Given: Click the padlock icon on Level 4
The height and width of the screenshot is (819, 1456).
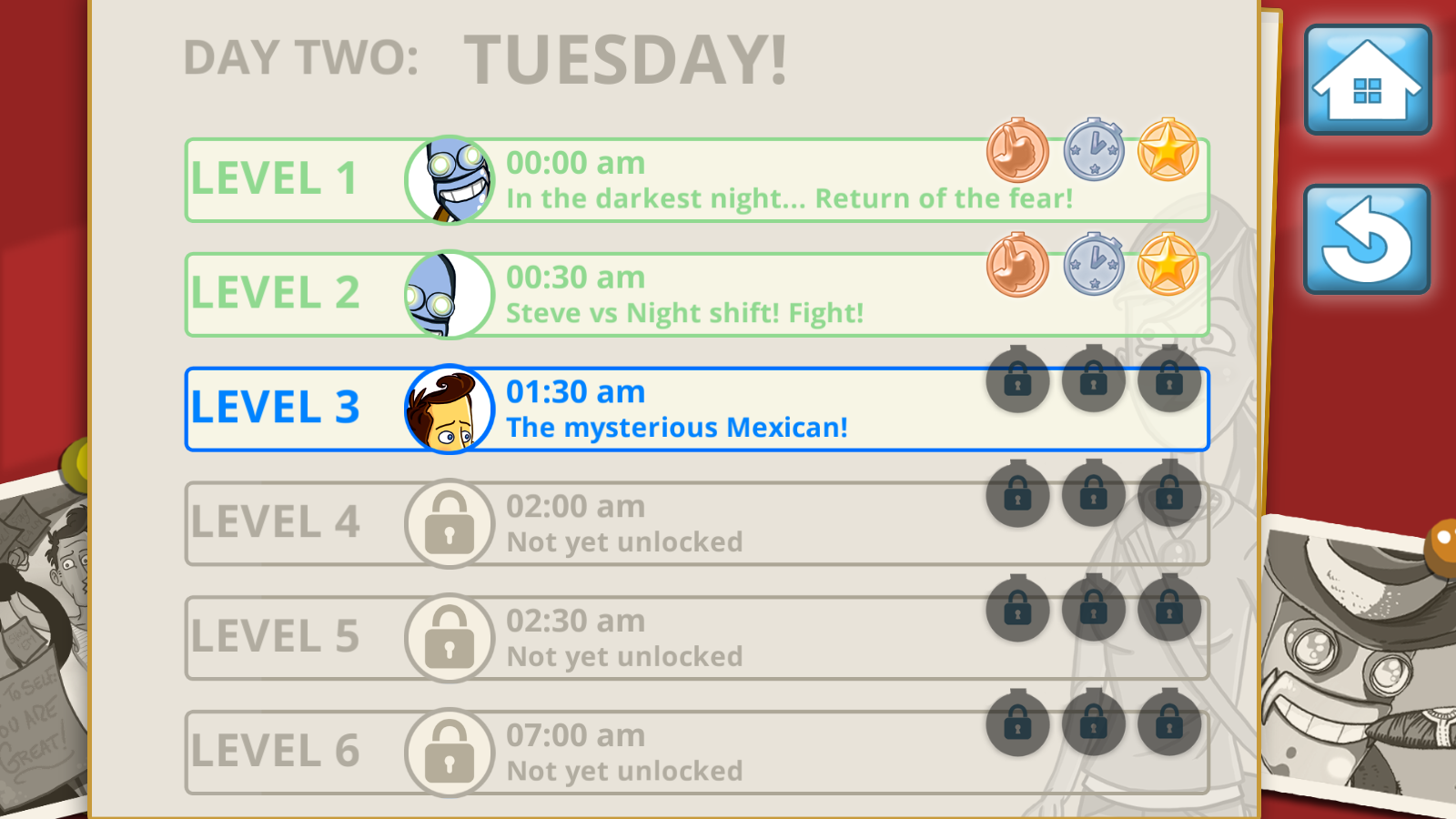Looking at the screenshot, I should [450, 523].
